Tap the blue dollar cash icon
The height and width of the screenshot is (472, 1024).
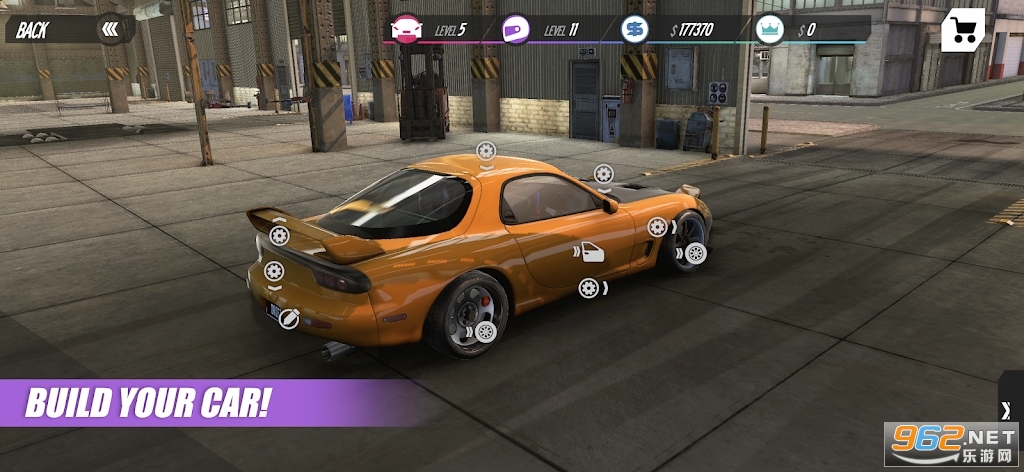(634, 29)
